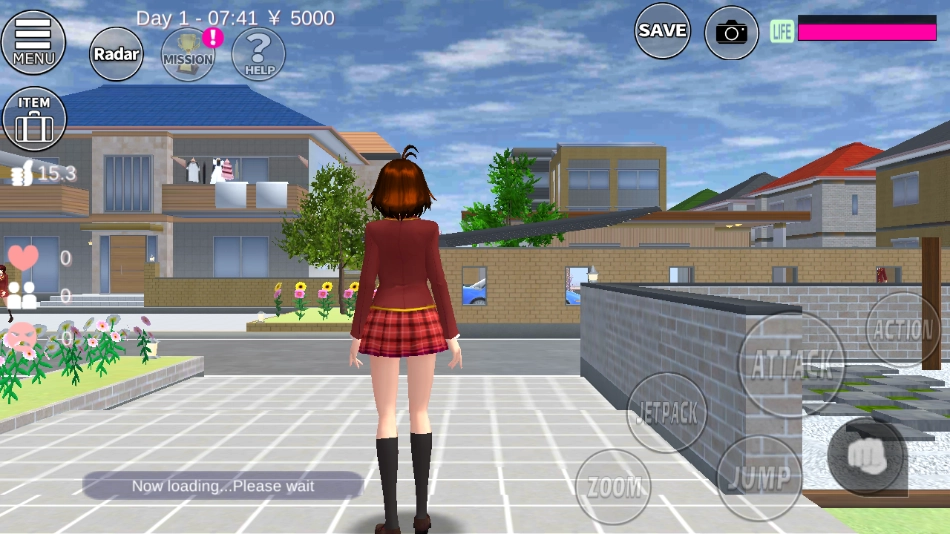Open the ITEM suitcase inventory
Screen dimensions: 950x534
(34, 119)
